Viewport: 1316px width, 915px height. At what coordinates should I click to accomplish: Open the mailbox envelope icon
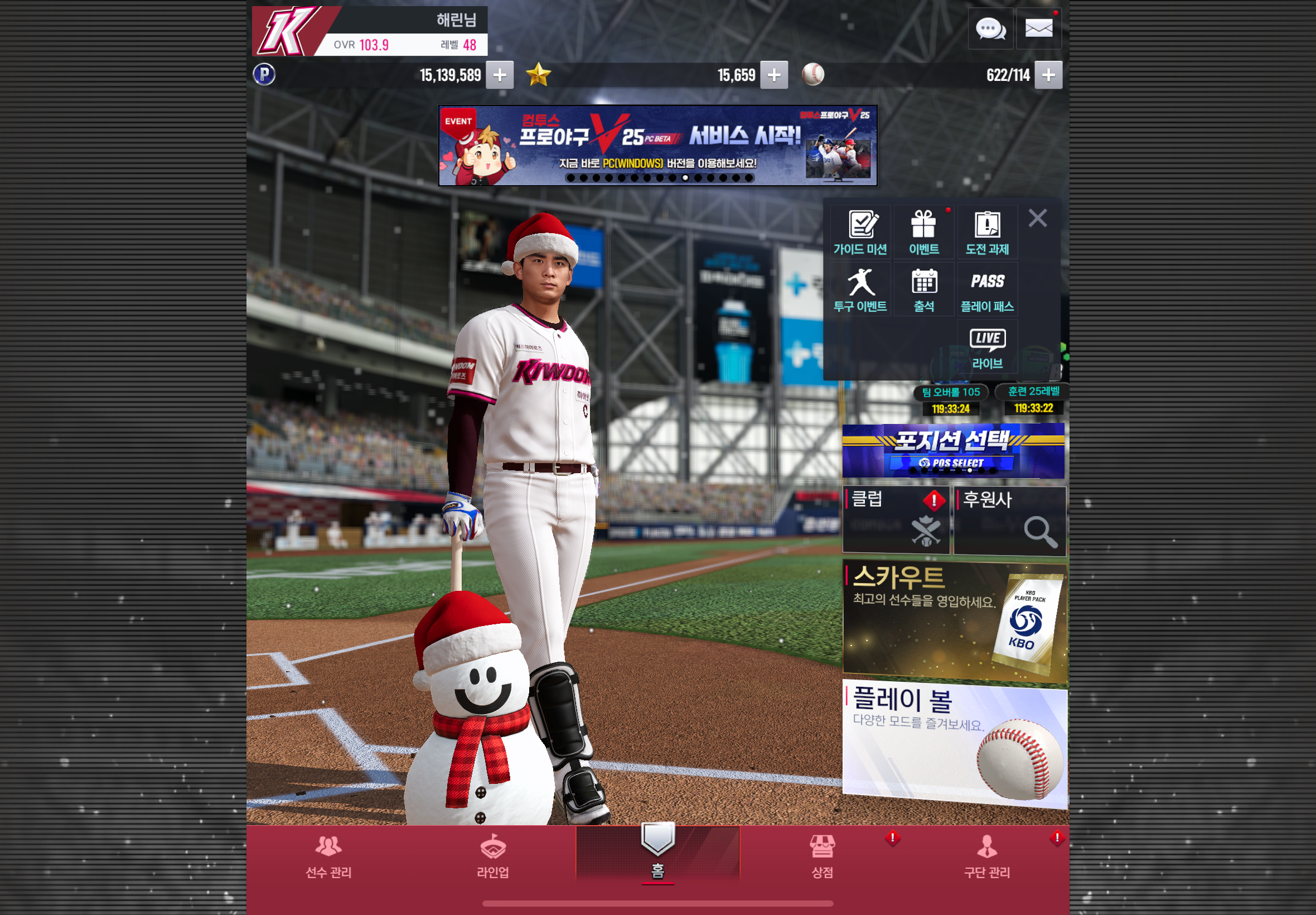click(1038, 28)
